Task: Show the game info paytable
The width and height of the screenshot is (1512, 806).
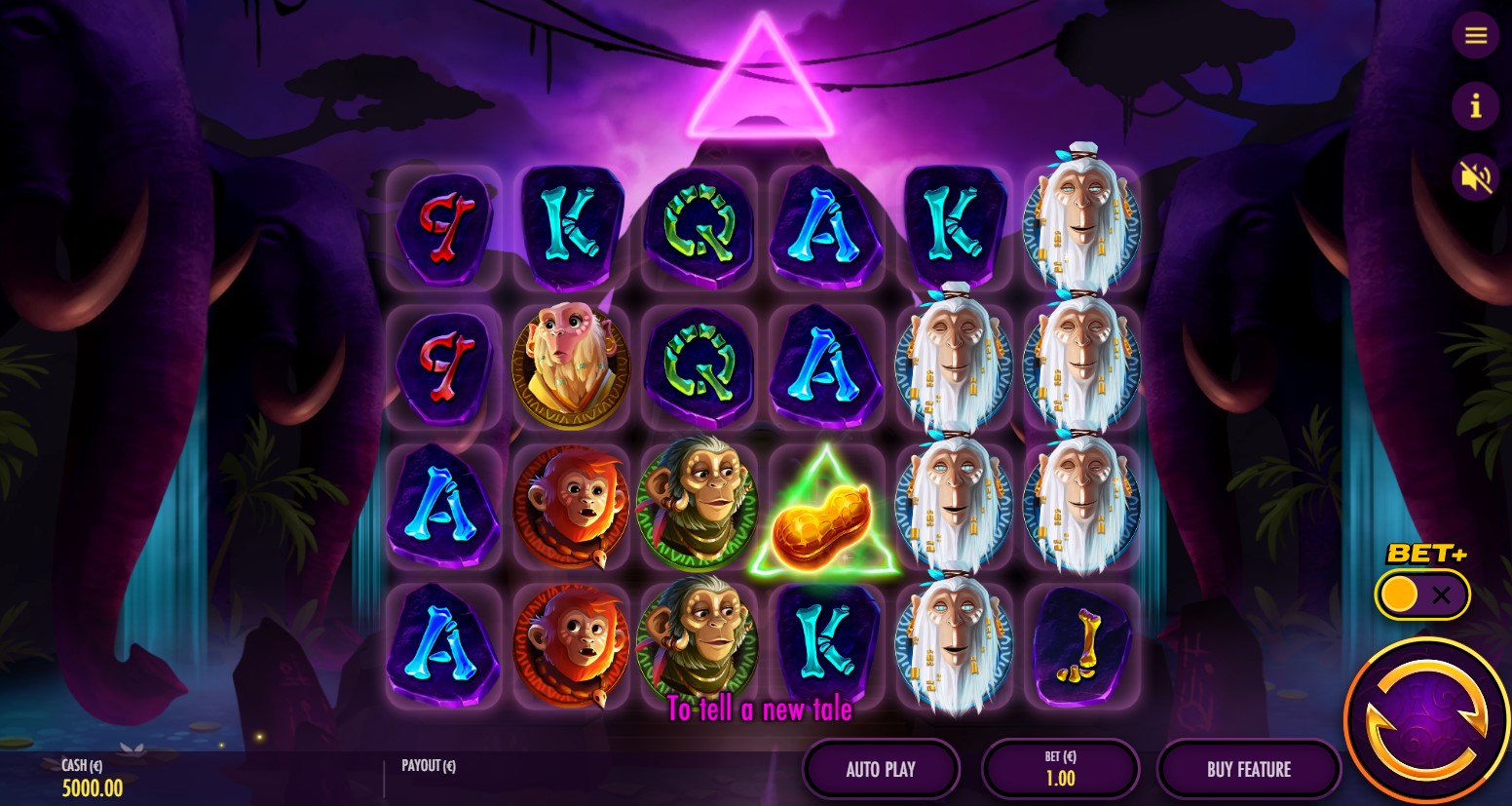Action: point(1475,105)
